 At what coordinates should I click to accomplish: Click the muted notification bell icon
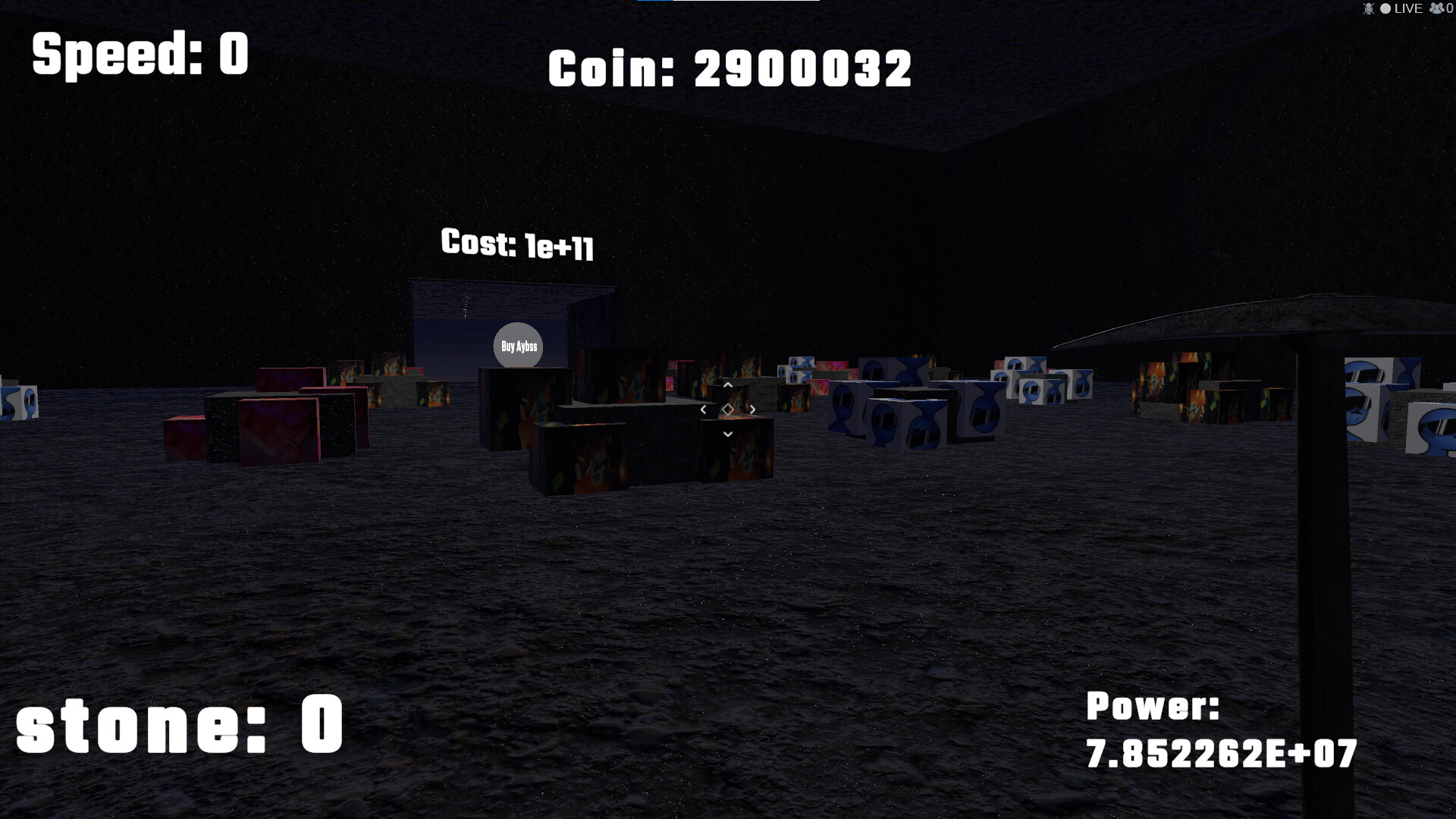pos(1370,9)
